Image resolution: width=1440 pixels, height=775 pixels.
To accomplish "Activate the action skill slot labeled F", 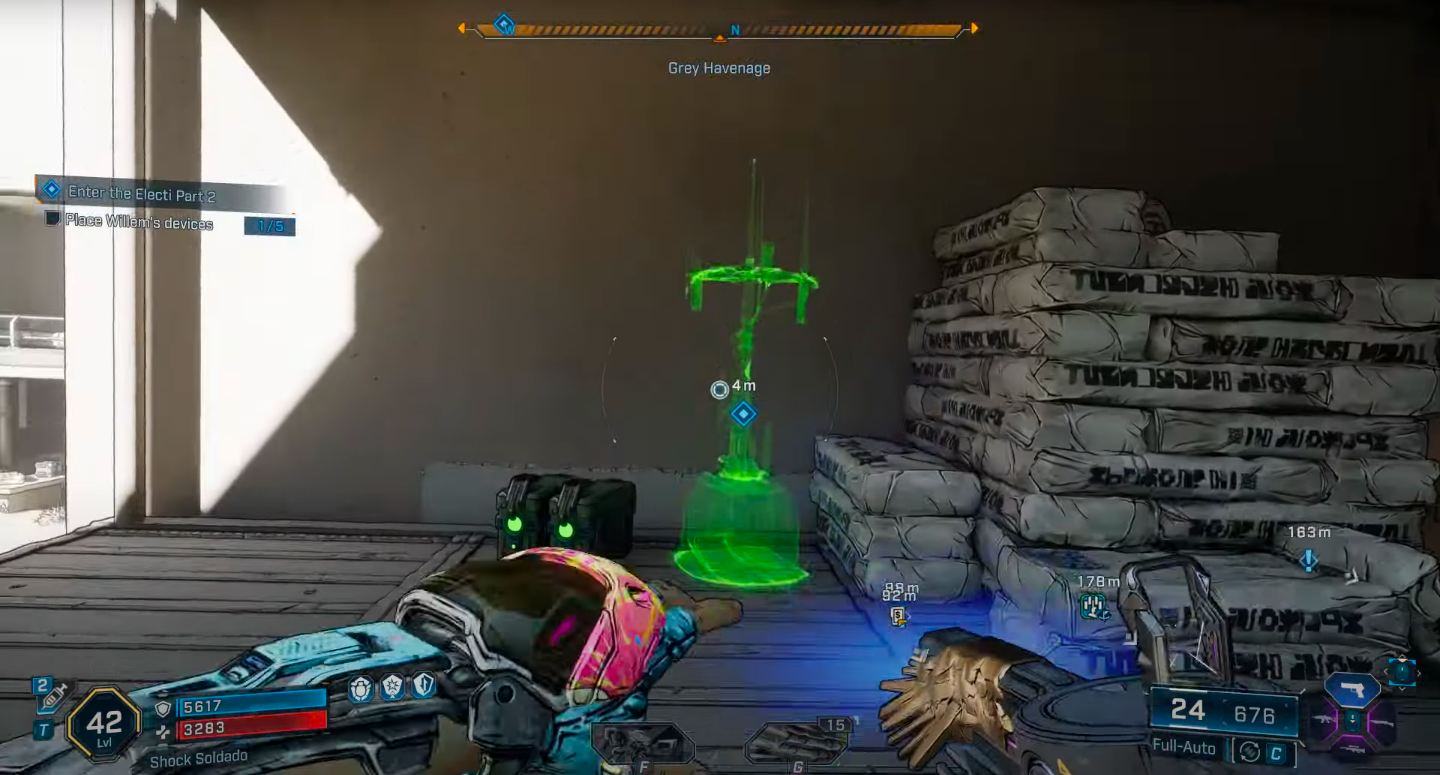I will pyautogui.click(x=642, y=744).
